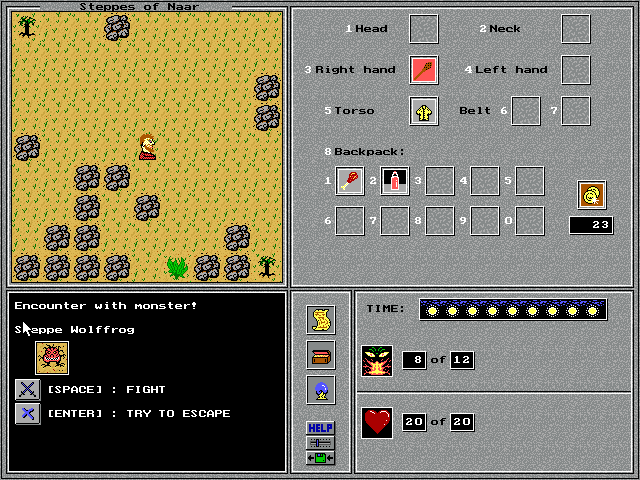This screenshot has height=480, width=640.
Task: Click the green floppy disk save button
Action: coord(321,457)
